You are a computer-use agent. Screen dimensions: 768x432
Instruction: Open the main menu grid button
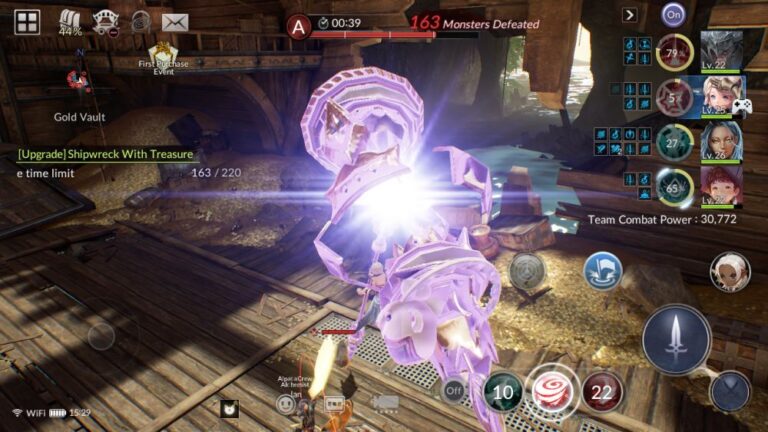click(x=27, y=21)
